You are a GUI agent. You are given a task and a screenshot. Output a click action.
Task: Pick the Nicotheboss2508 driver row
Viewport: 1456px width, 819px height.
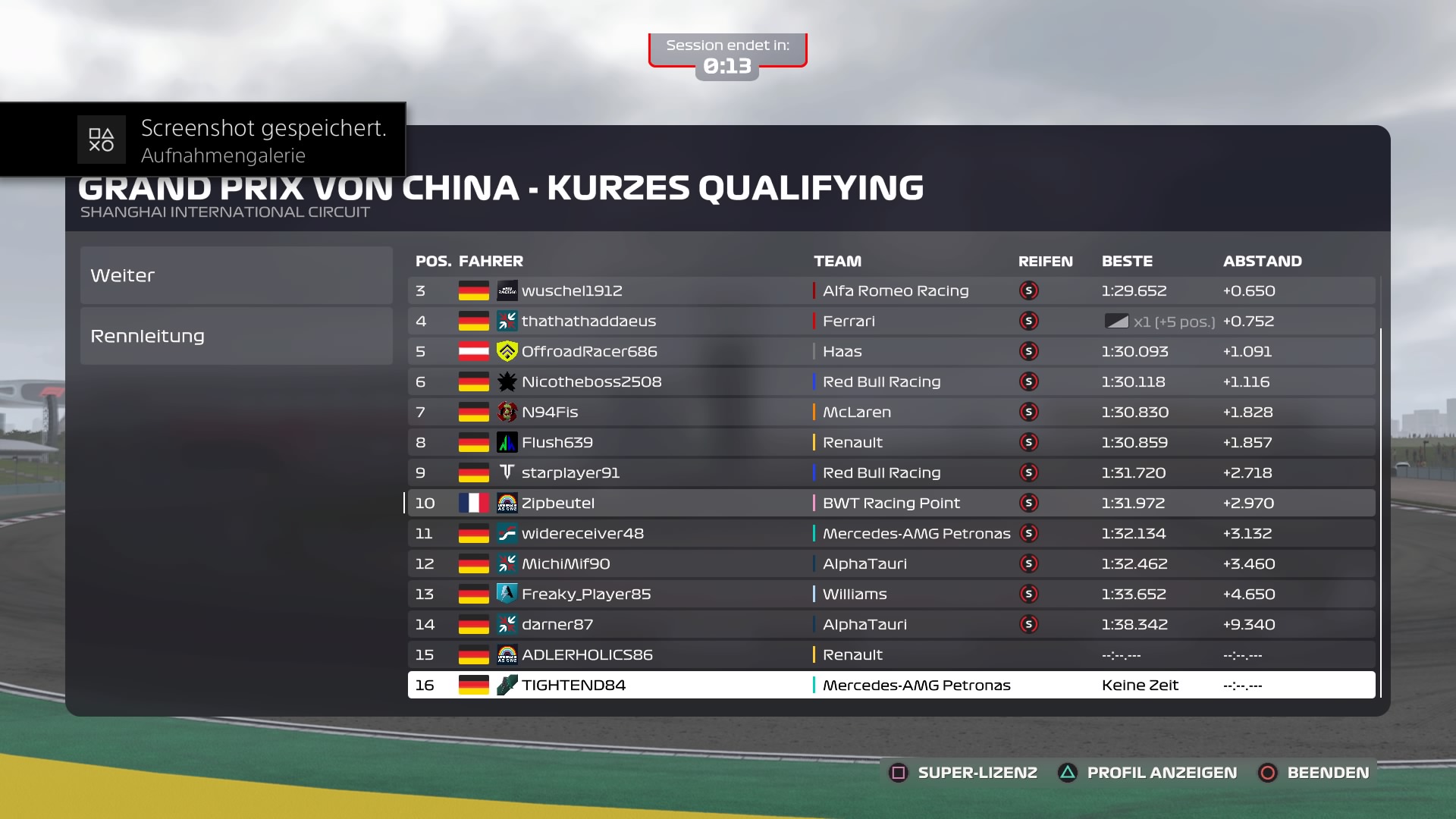coord(891,381)
